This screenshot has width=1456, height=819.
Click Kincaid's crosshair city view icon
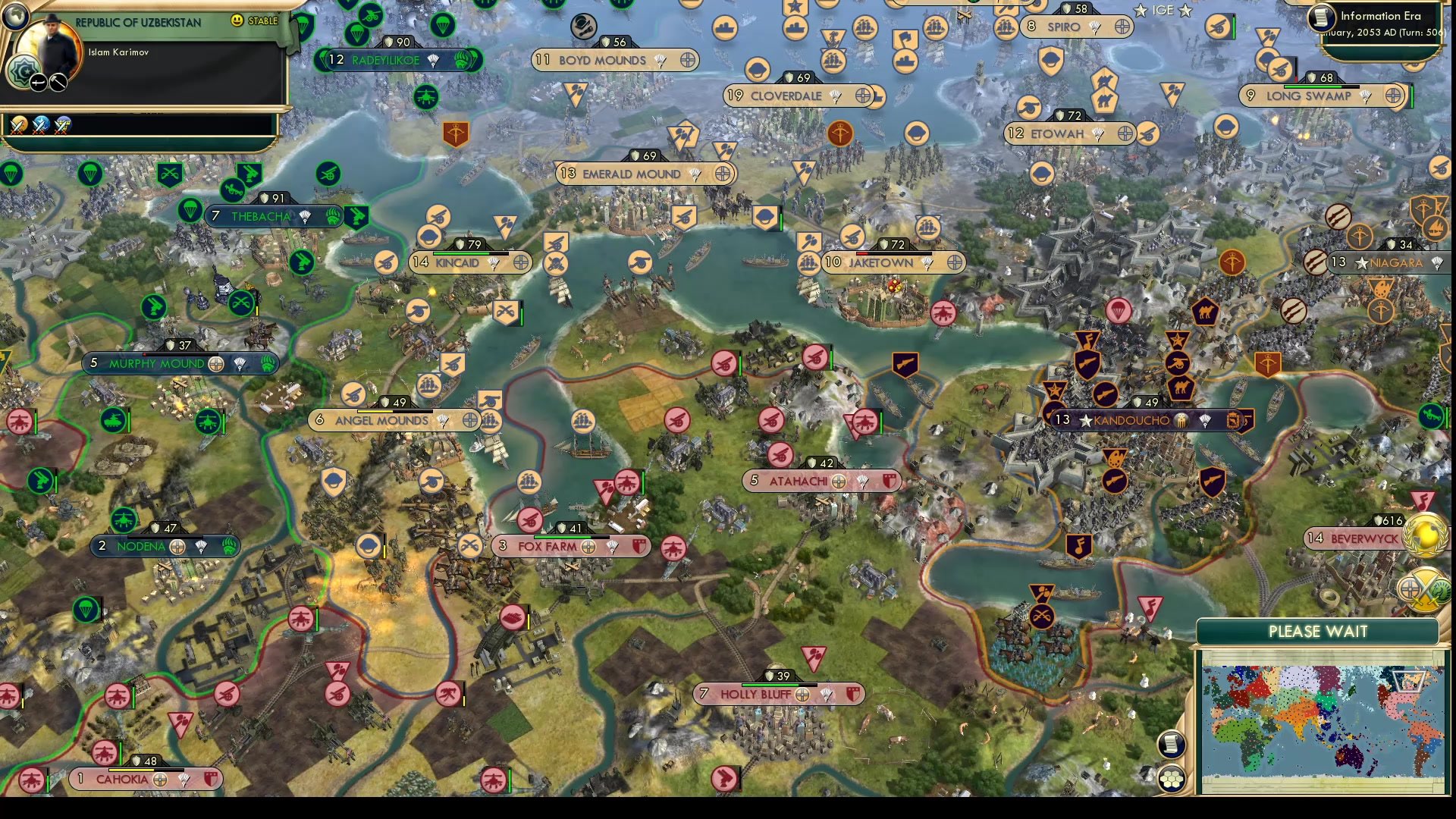pos(520,262)
